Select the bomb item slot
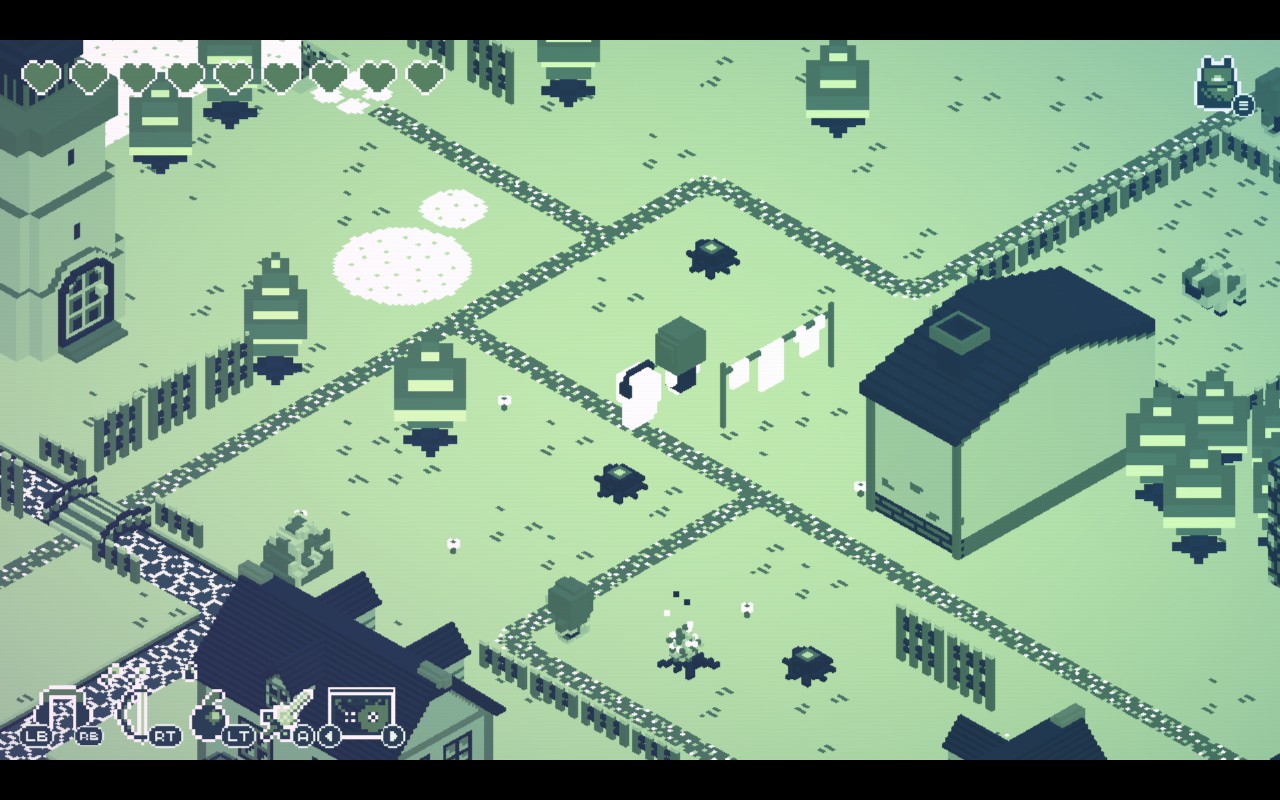This screenshot has width=1280, height=800. pyautogui.click(x=210, y=716)
